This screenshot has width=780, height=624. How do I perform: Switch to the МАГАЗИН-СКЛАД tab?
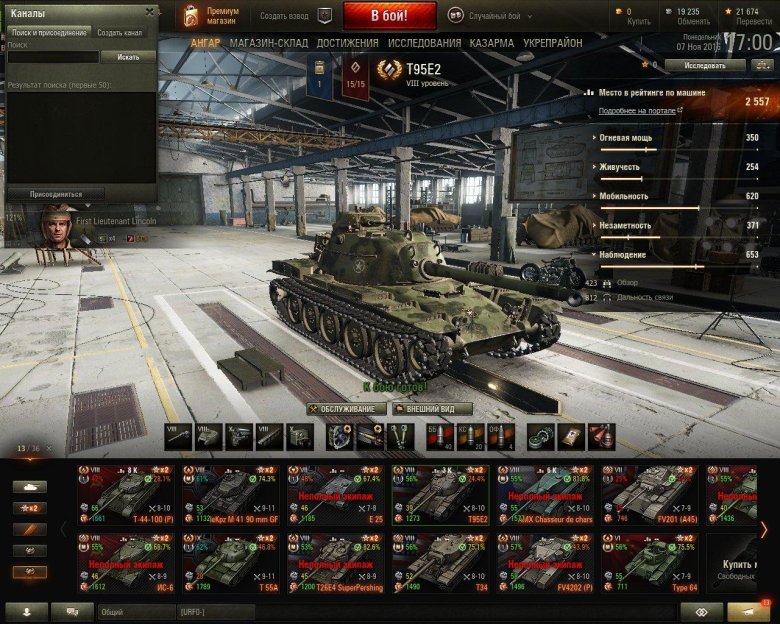click(269, 43)
